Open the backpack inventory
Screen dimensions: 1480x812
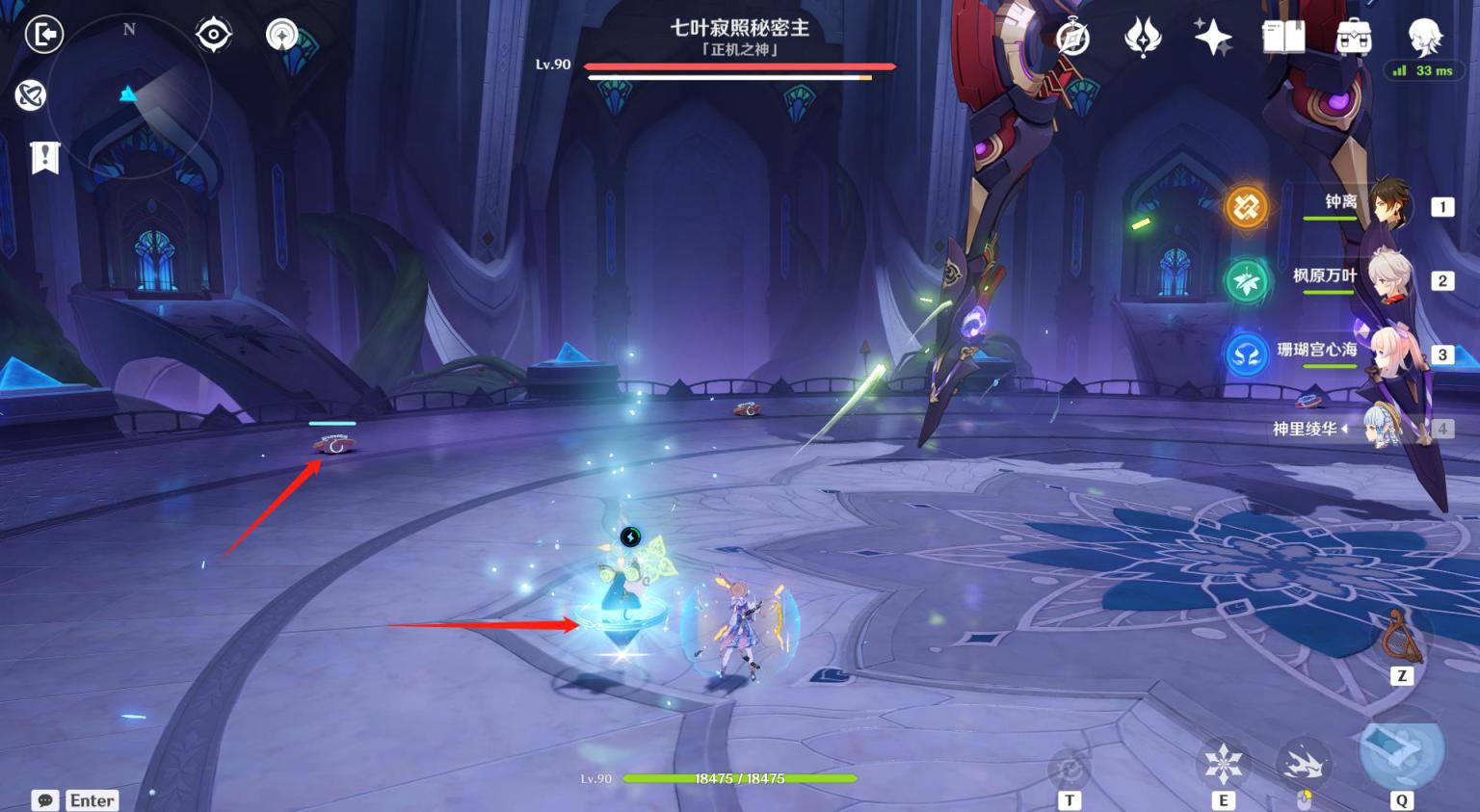click(x=1354, y=38)
